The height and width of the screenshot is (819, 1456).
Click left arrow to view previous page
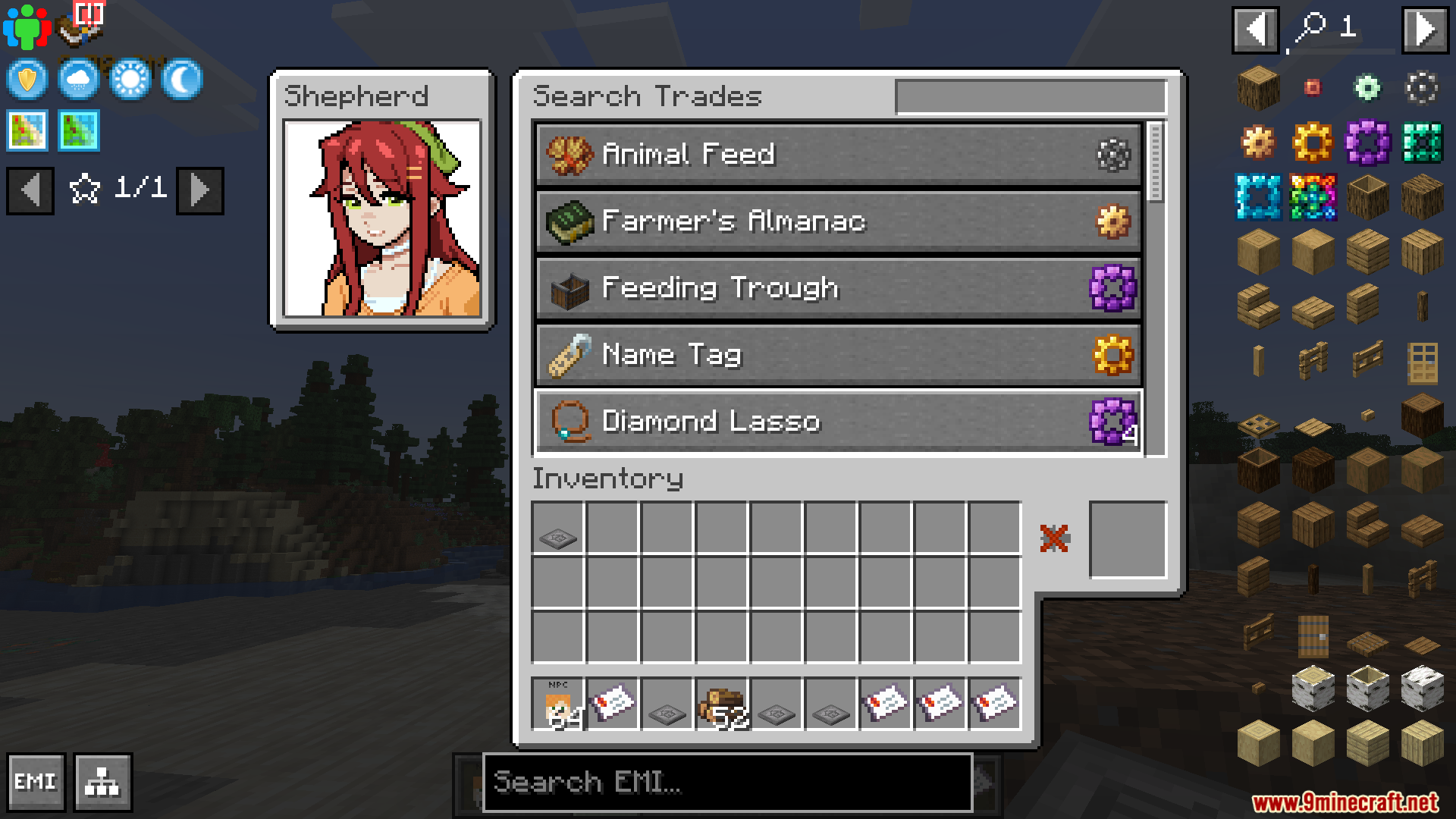pos(30,190)
